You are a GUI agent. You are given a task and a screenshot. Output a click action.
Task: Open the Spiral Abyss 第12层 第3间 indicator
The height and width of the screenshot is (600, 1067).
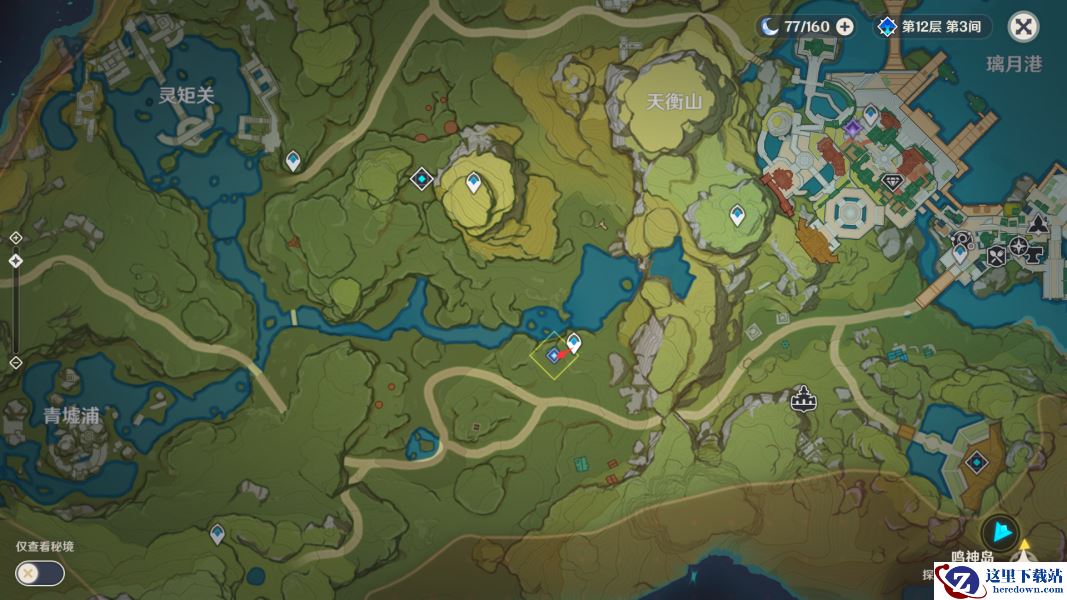pos(929,27)
